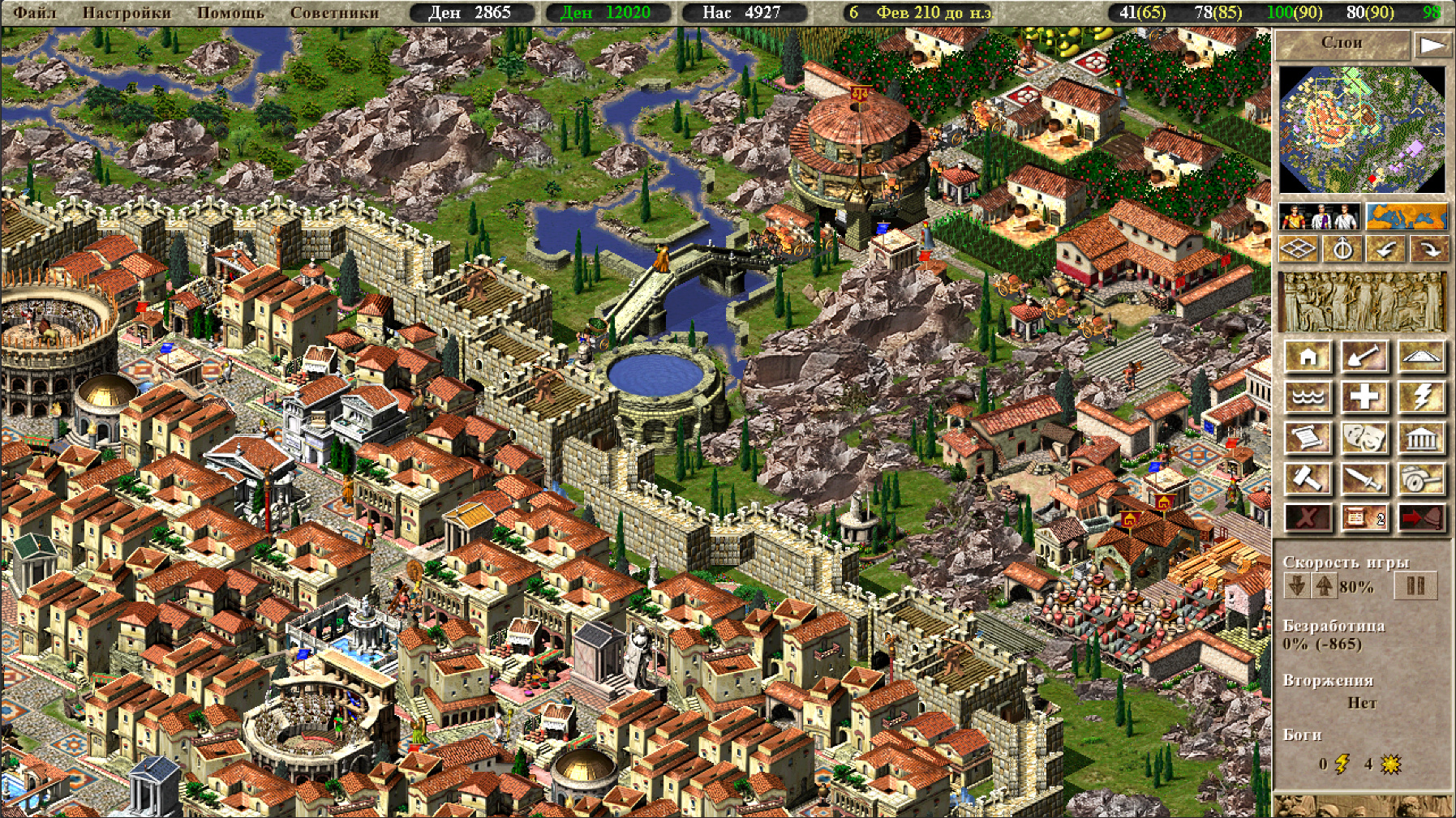Click the minimap to navigate the city
Screen dimensions: 1456x818
1364,130
